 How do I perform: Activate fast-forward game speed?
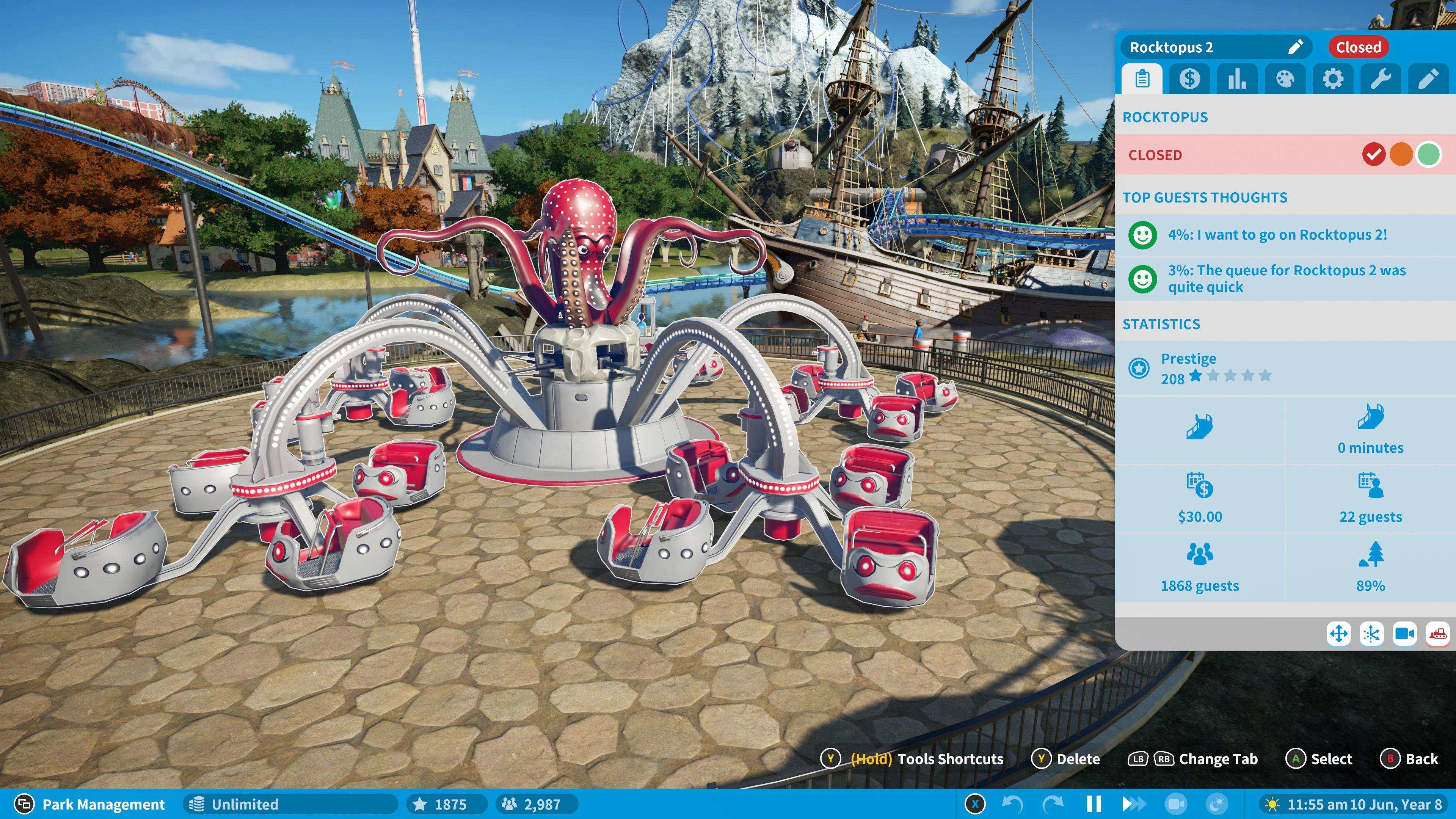(x=1134, y=804)
